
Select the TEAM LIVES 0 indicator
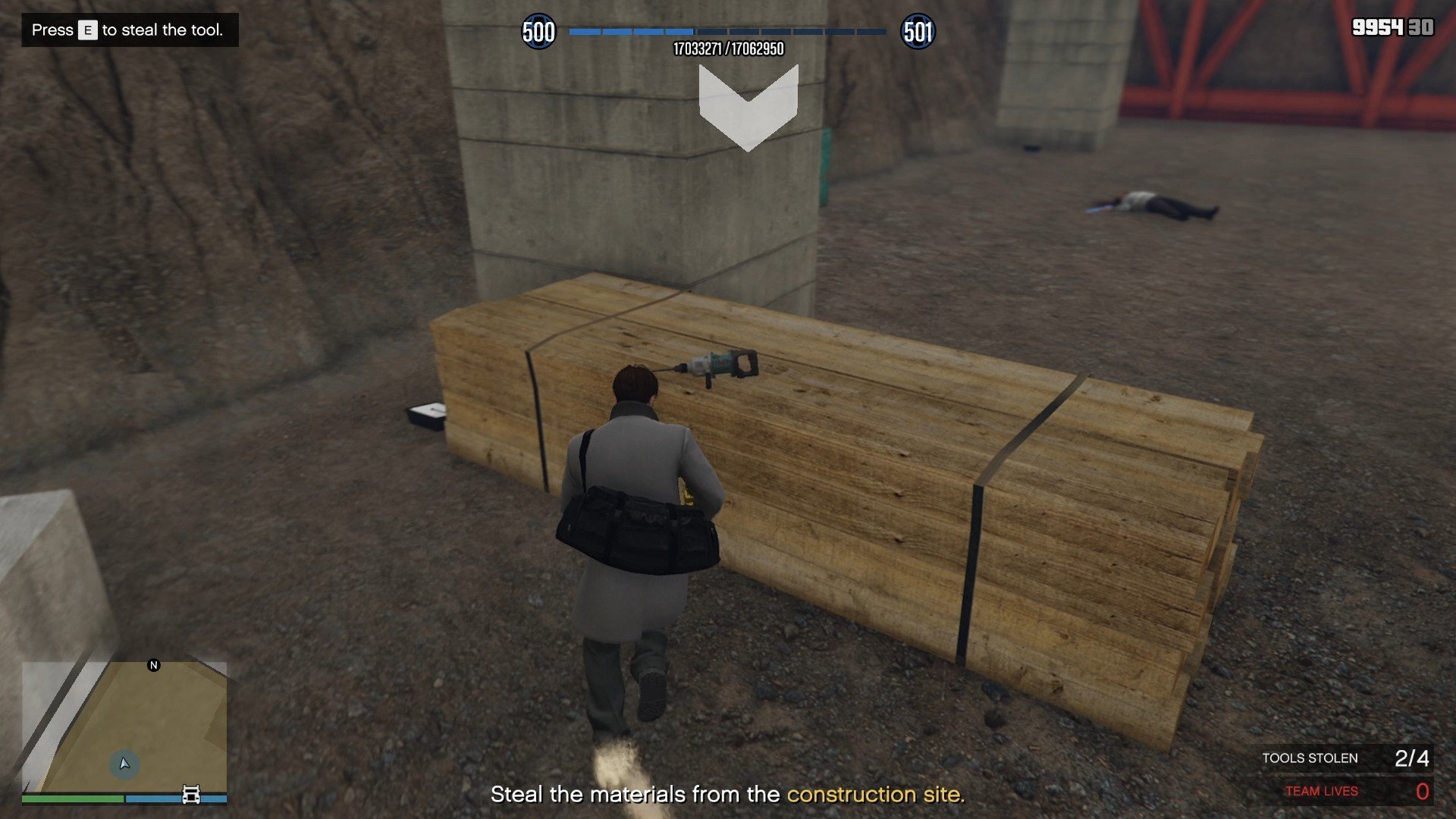point(1357,790)
